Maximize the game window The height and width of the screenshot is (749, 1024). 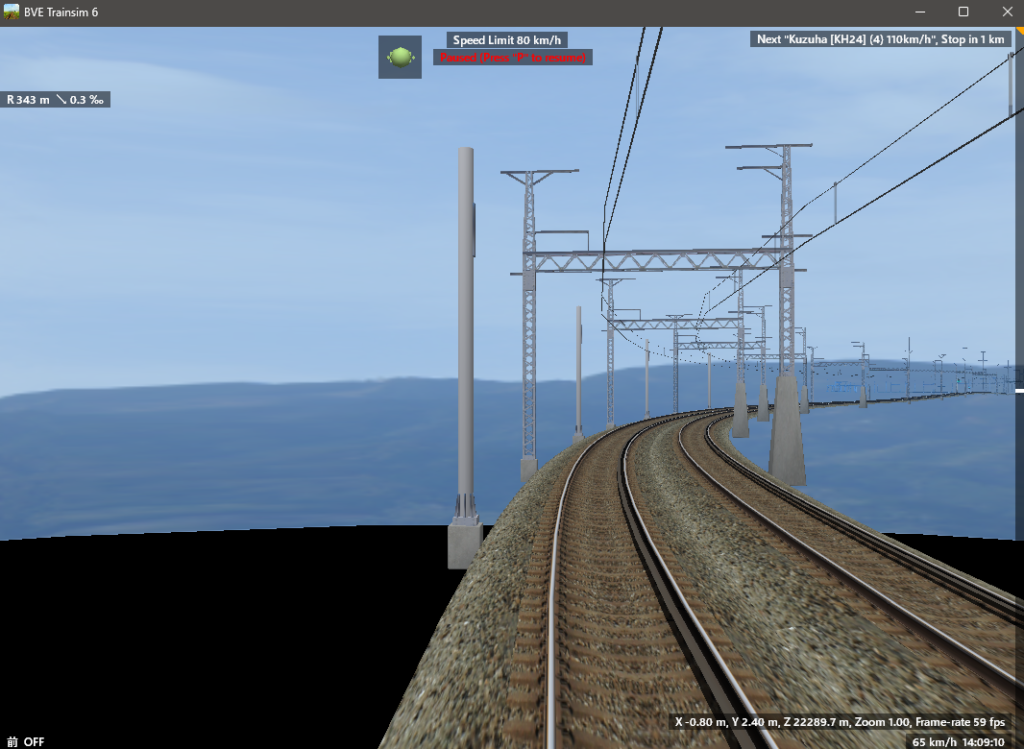click(x=963, y=12)
